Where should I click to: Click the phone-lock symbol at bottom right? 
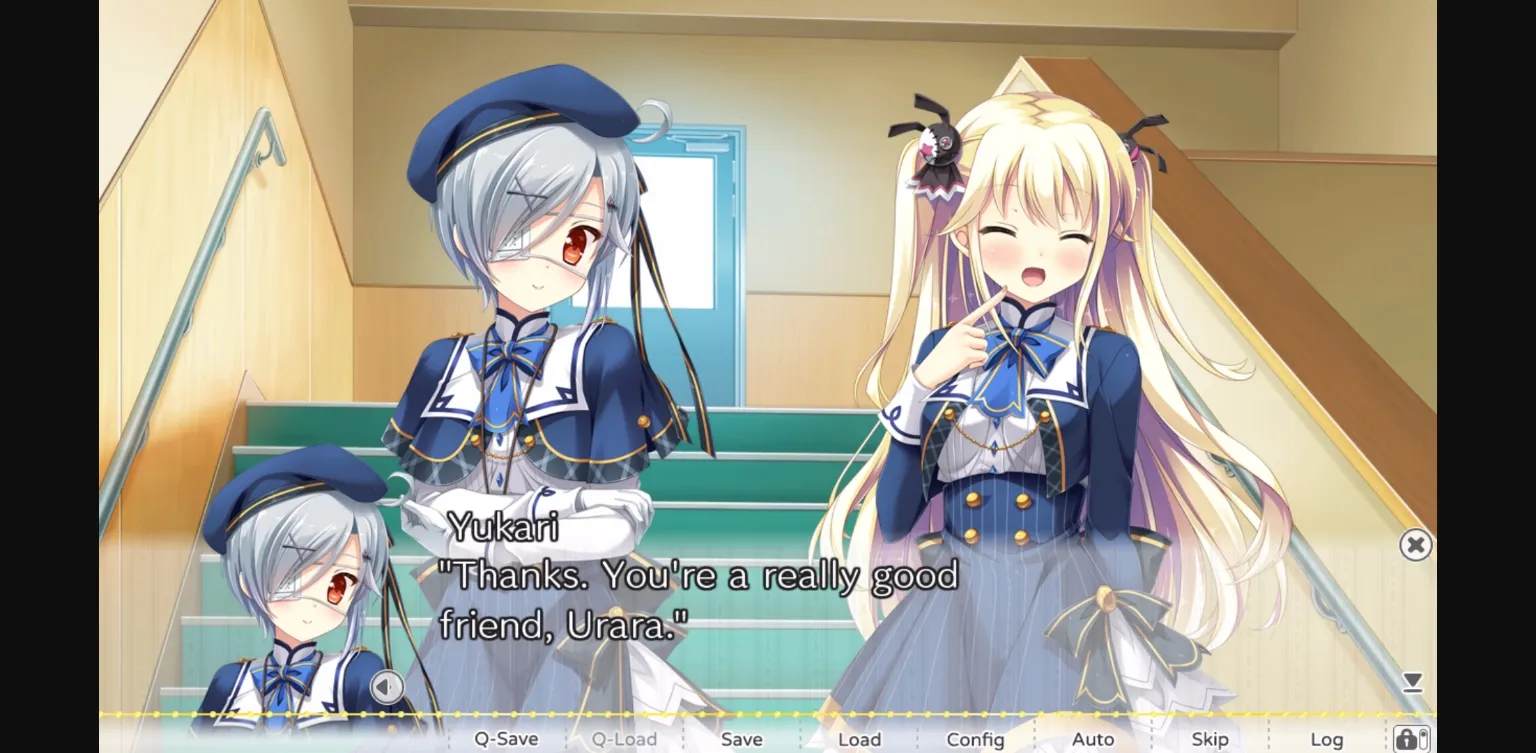click(x=1413, y=739)
